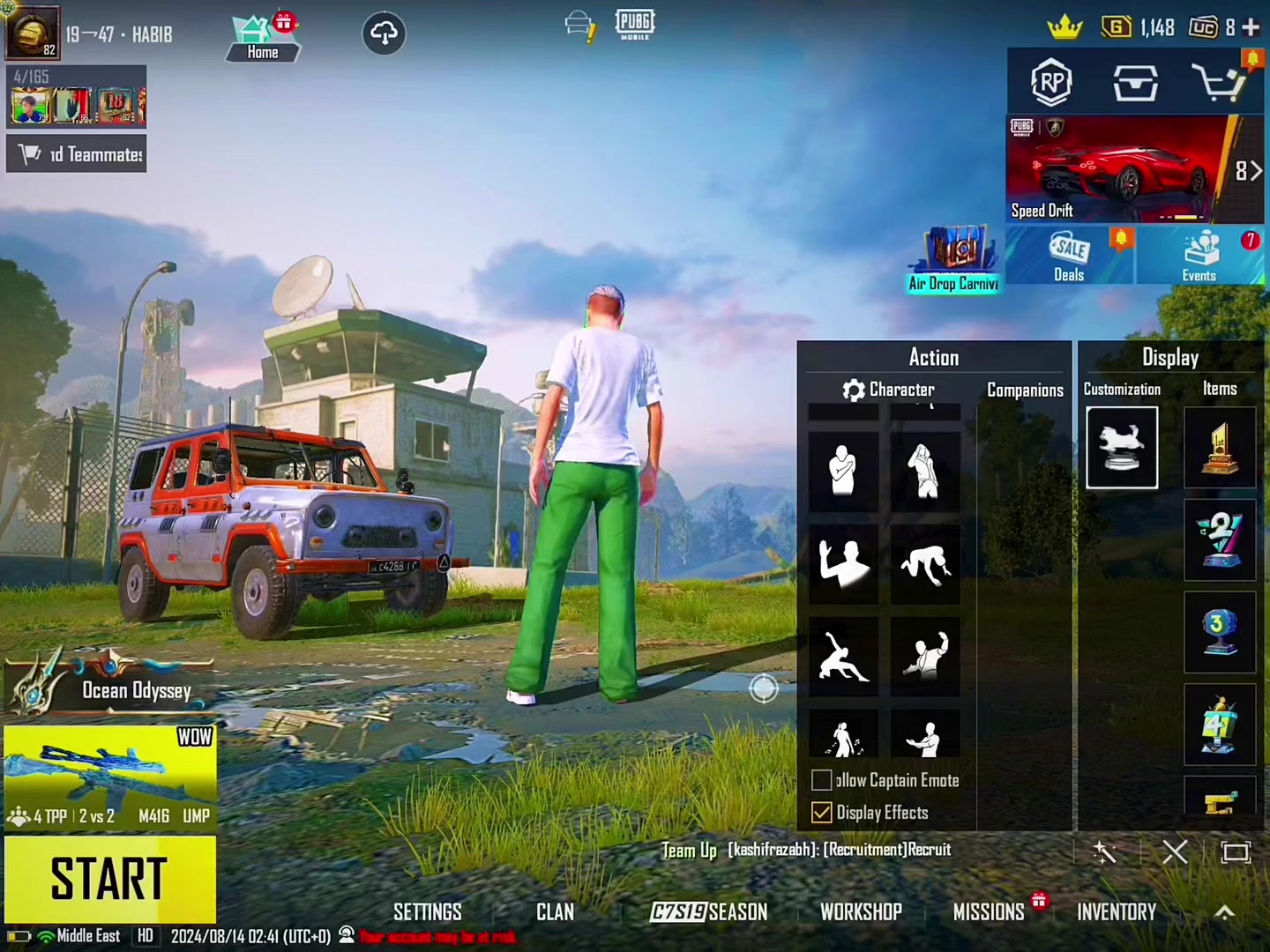Open the Missions menu

(x=989, y=911)
